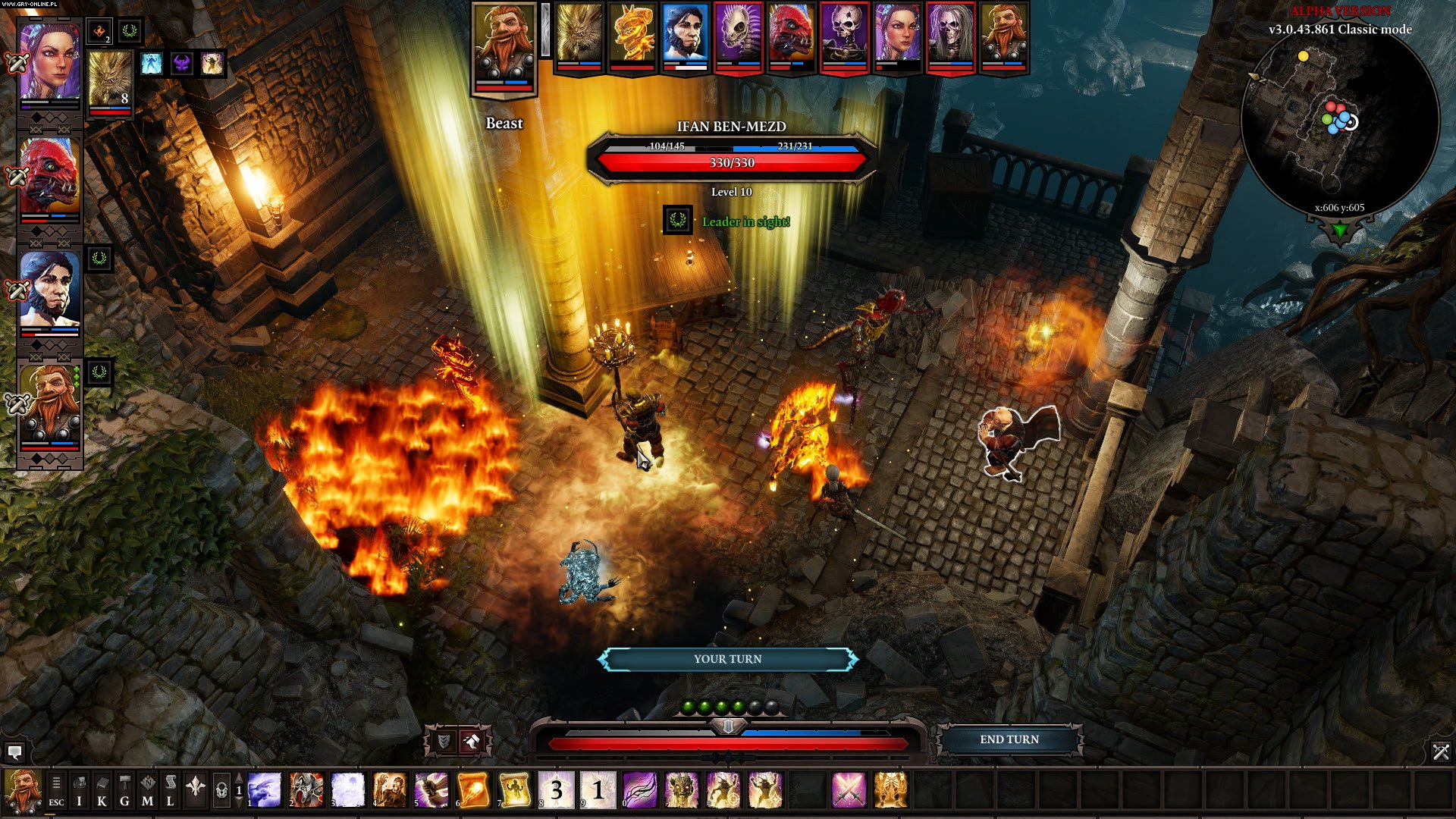
Task: End the current combat turn
Action: (x=1009, y=739)
